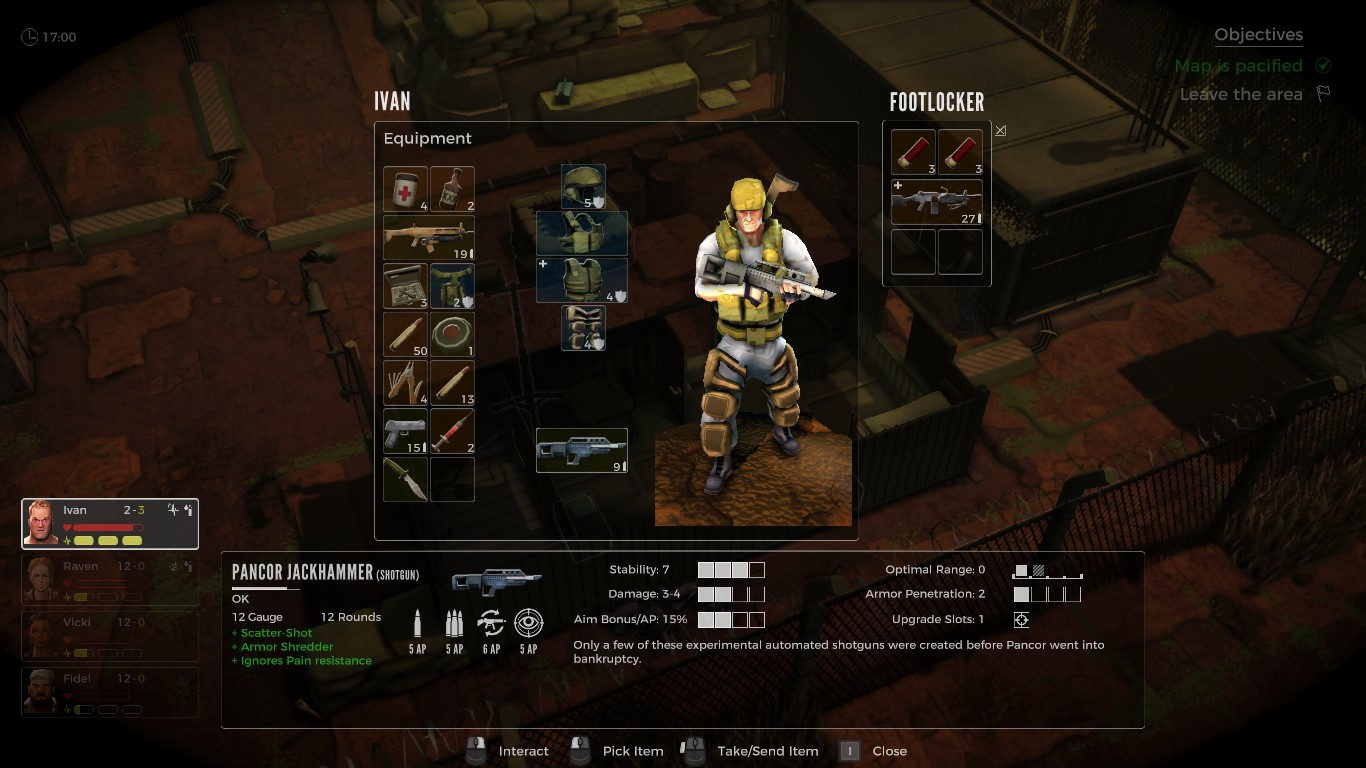
Task: Pick the tan assault rifle slot
Action: click(x=429, y=237)
